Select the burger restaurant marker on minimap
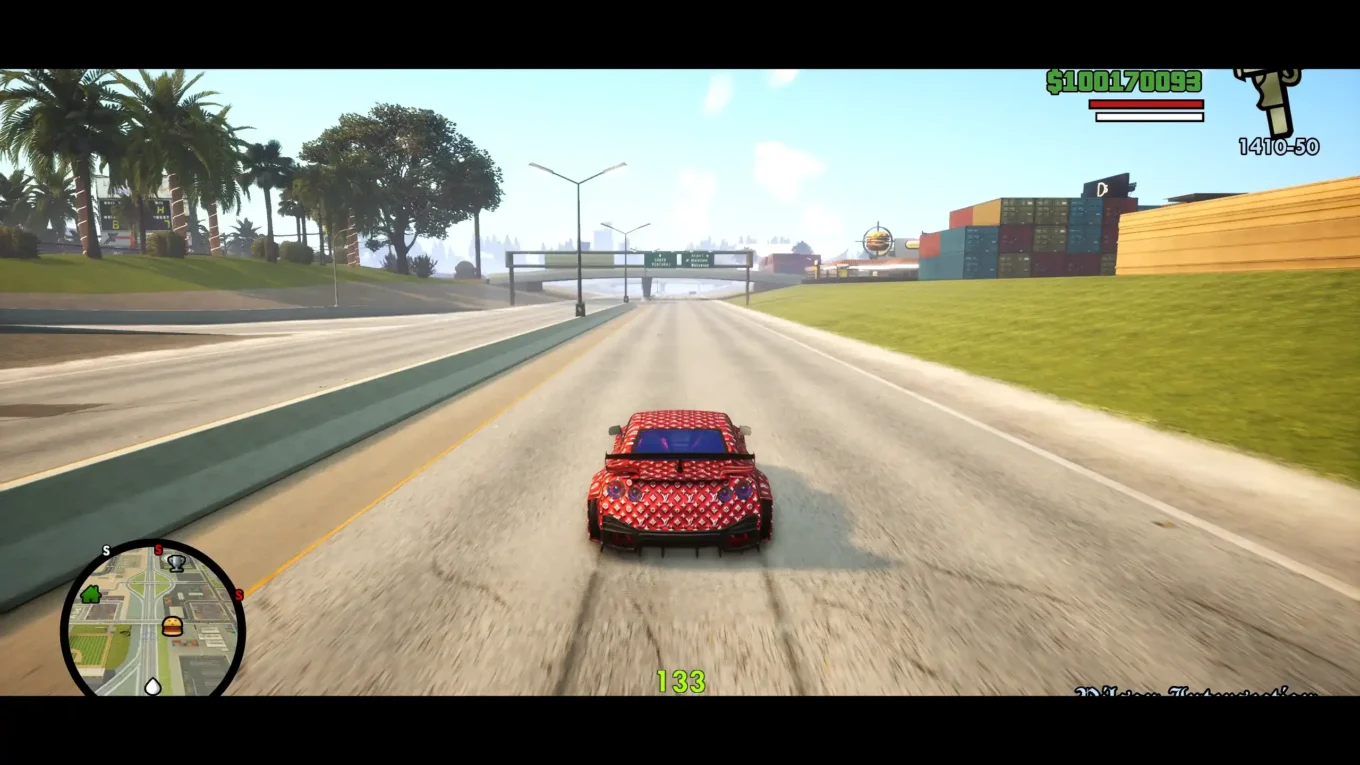Viewport: 1360px width, 765px height. 172,626
